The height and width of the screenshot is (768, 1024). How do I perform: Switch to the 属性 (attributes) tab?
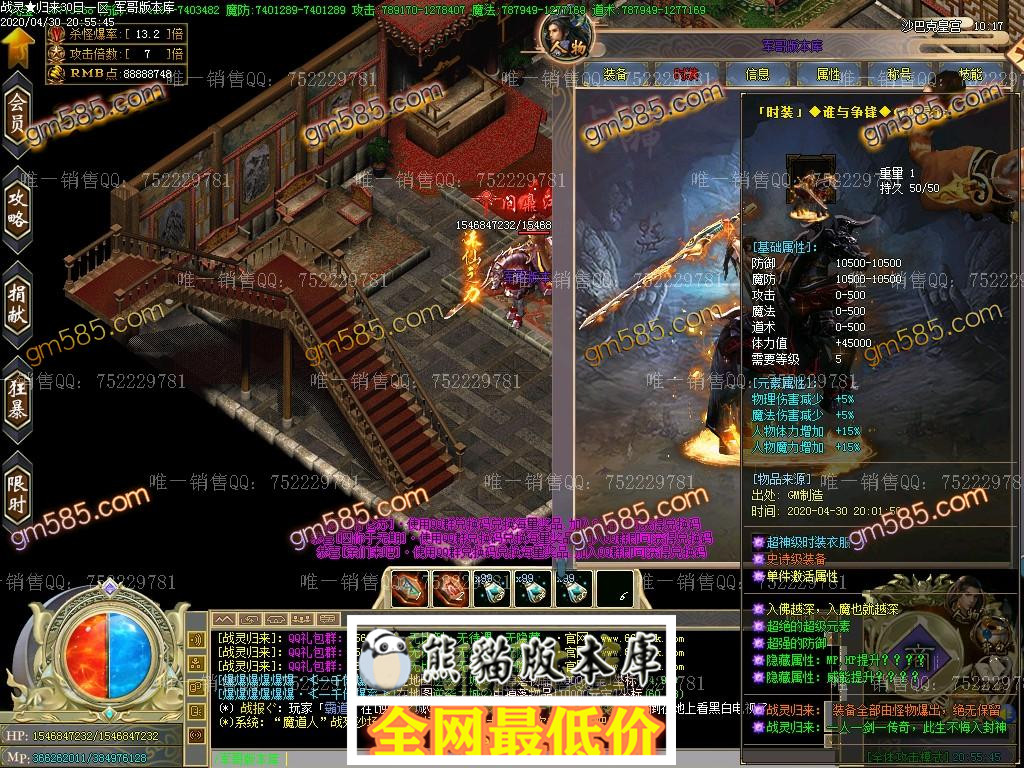coord(829,75)
